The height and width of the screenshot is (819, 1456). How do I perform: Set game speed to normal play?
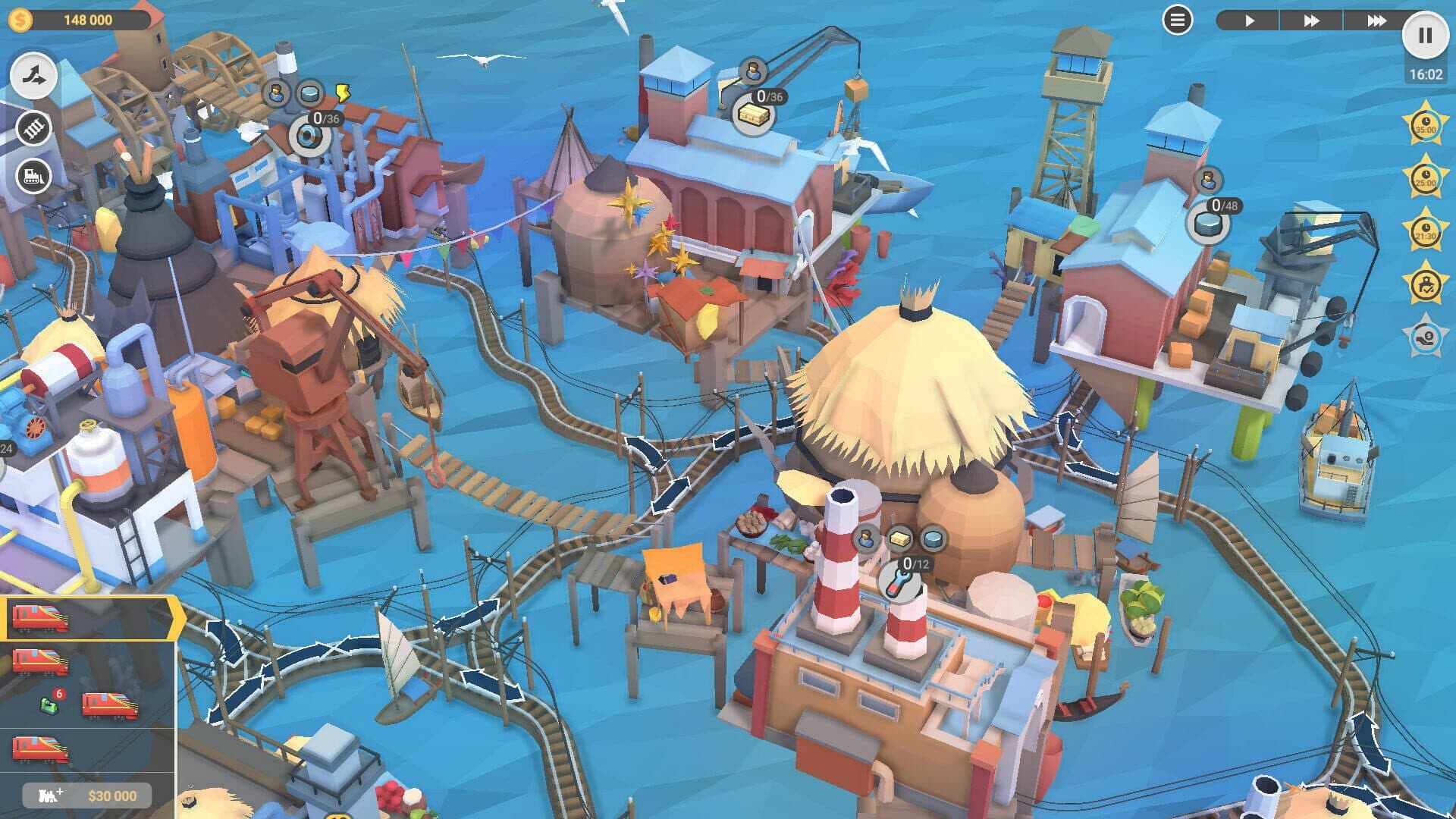pos(1249,20)
